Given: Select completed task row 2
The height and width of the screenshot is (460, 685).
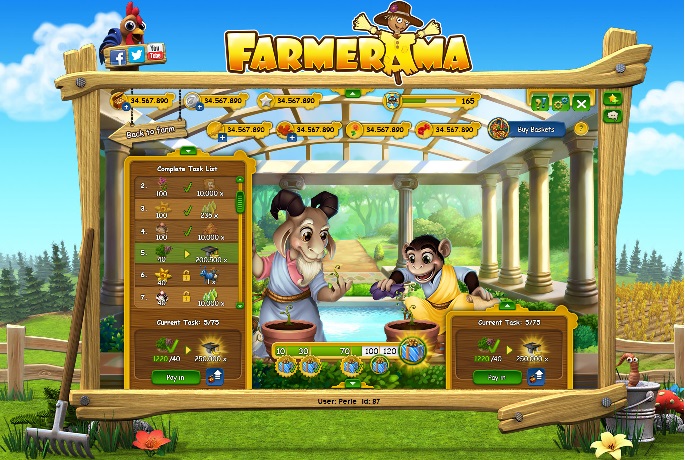Looking at the screenshot, I should pyautogui.click(x=188, y=185).
